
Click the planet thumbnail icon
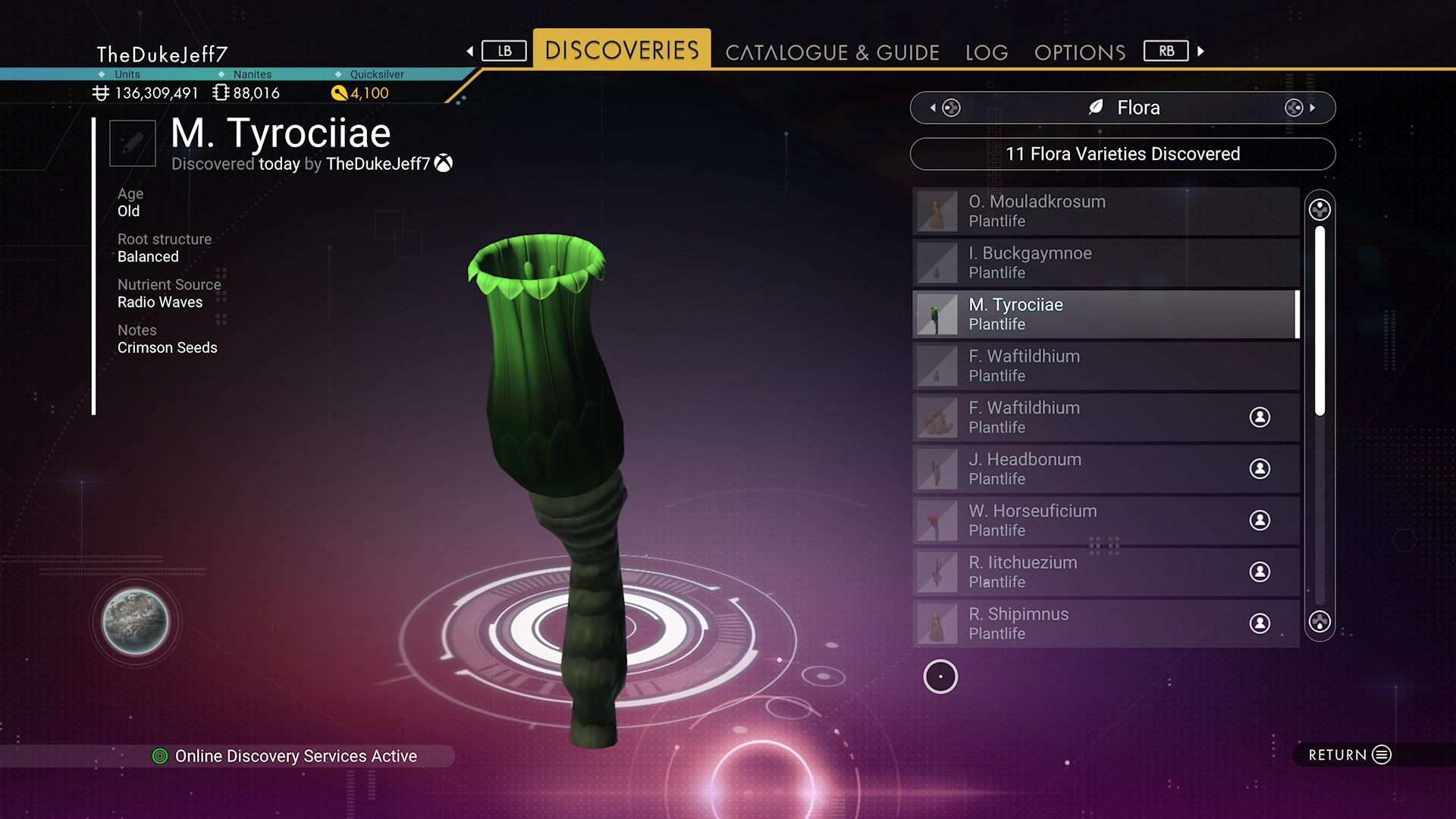tap(136, 622)
